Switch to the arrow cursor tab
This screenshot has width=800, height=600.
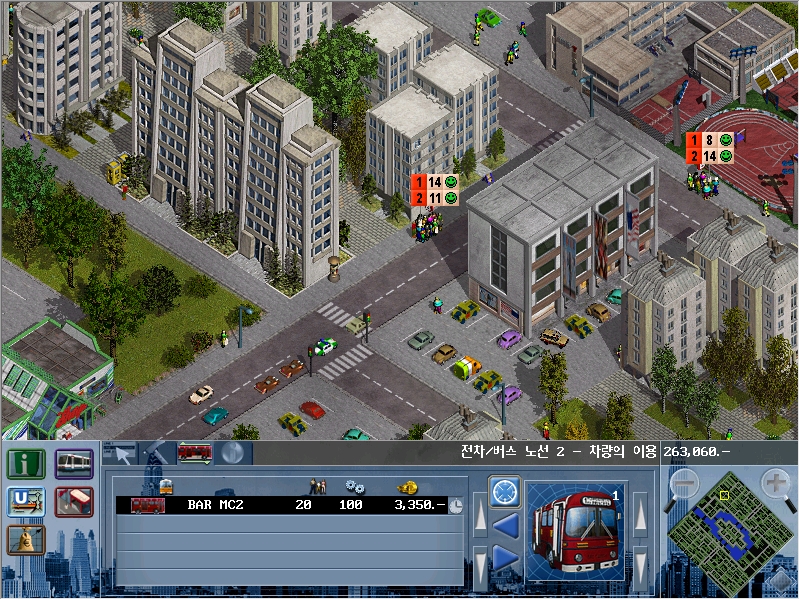coord(121,453)
